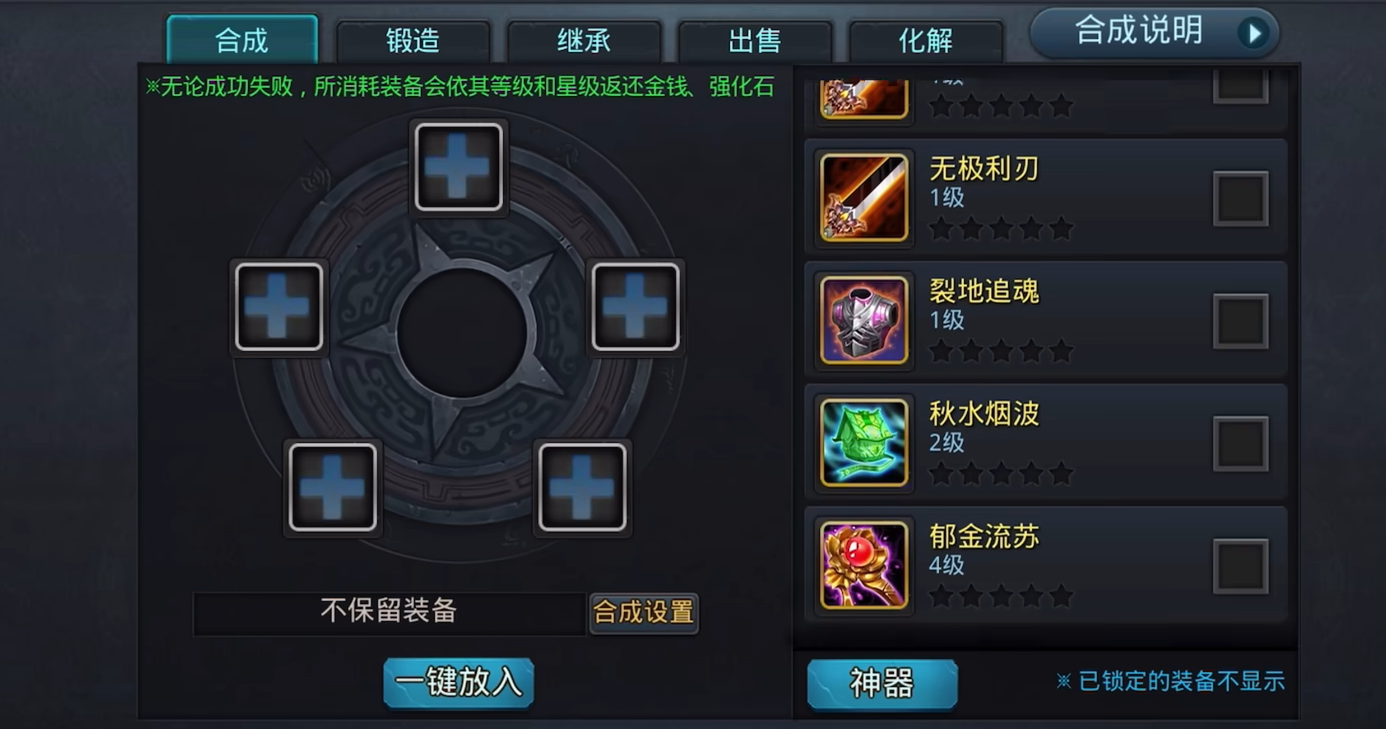The height and width of the screenshot is (729, 1386).
Task: Click the right plus slot on the synthesis wheel
Action: 635,306
